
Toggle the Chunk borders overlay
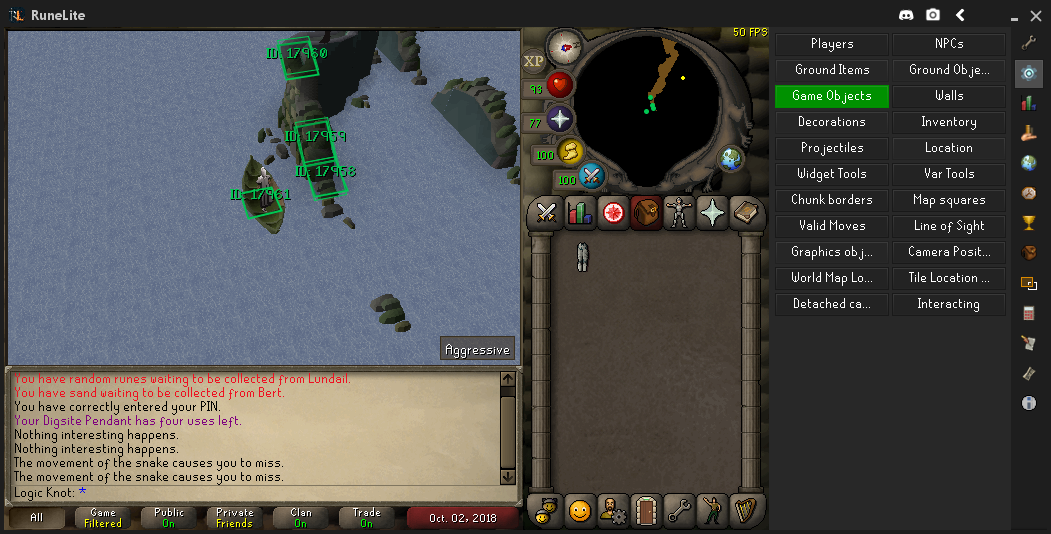[831, 200]
